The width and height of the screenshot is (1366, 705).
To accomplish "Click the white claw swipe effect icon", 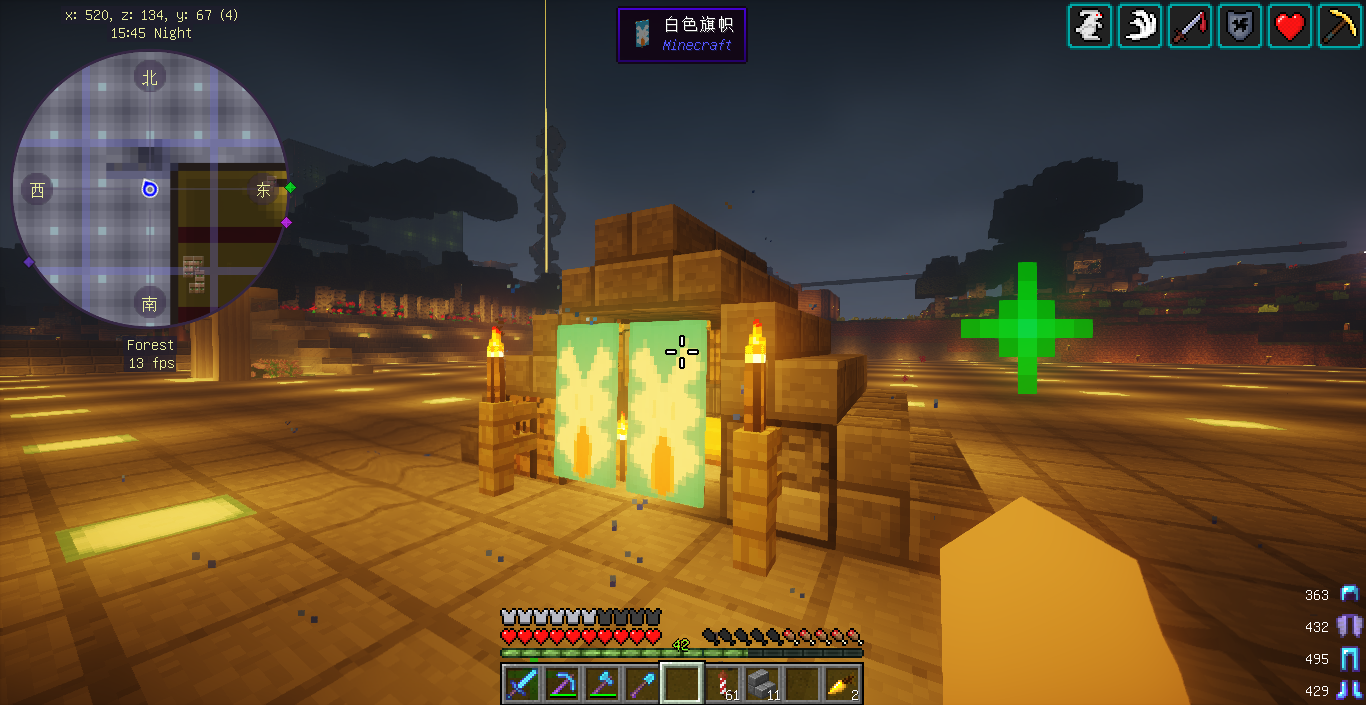I will (x=1139, y=26).
